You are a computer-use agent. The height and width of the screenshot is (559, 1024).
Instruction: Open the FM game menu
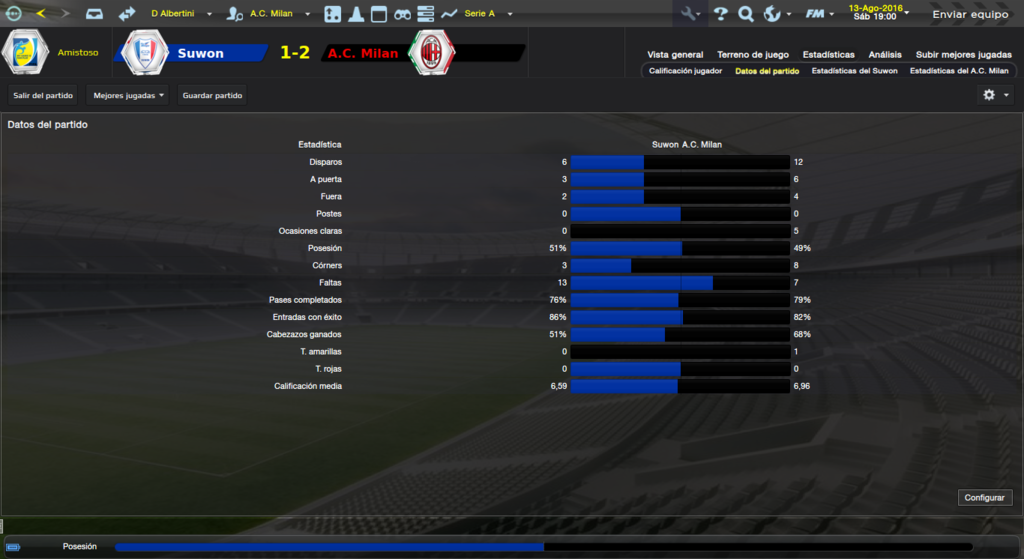click(820, 14)
